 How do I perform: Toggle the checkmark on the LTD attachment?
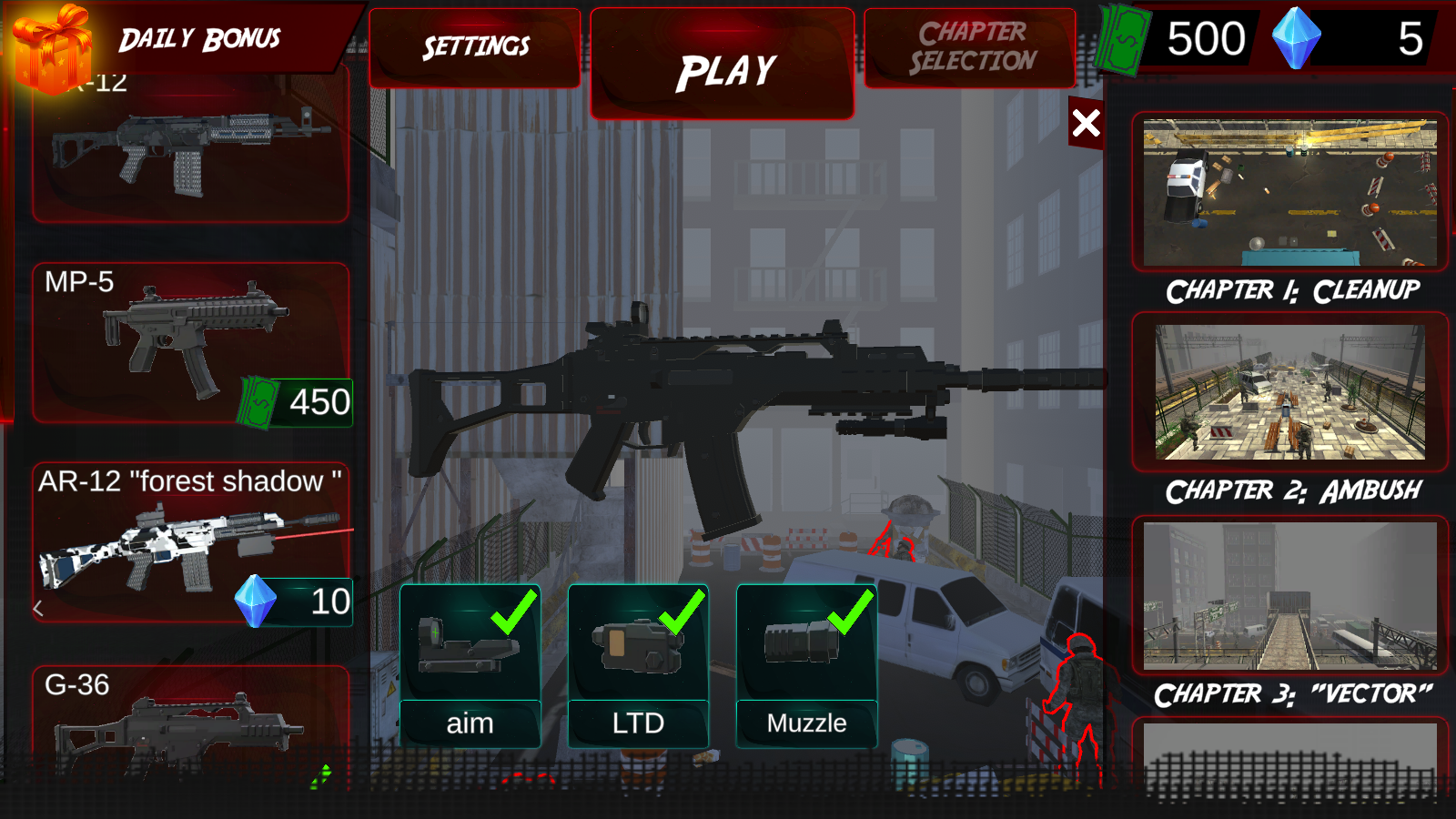coord(682,613)
